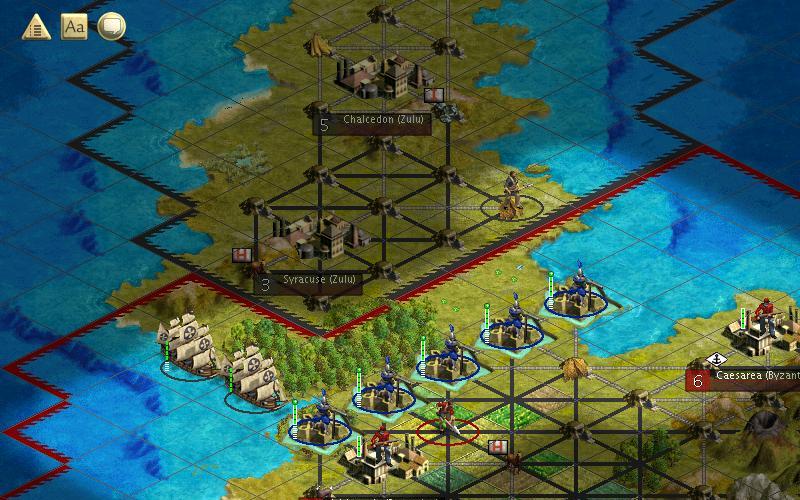The height and width of the screenshot is (500, 800).
Task: Open the pyramid-shaped main menu button
Action: (x=37, y=26)
